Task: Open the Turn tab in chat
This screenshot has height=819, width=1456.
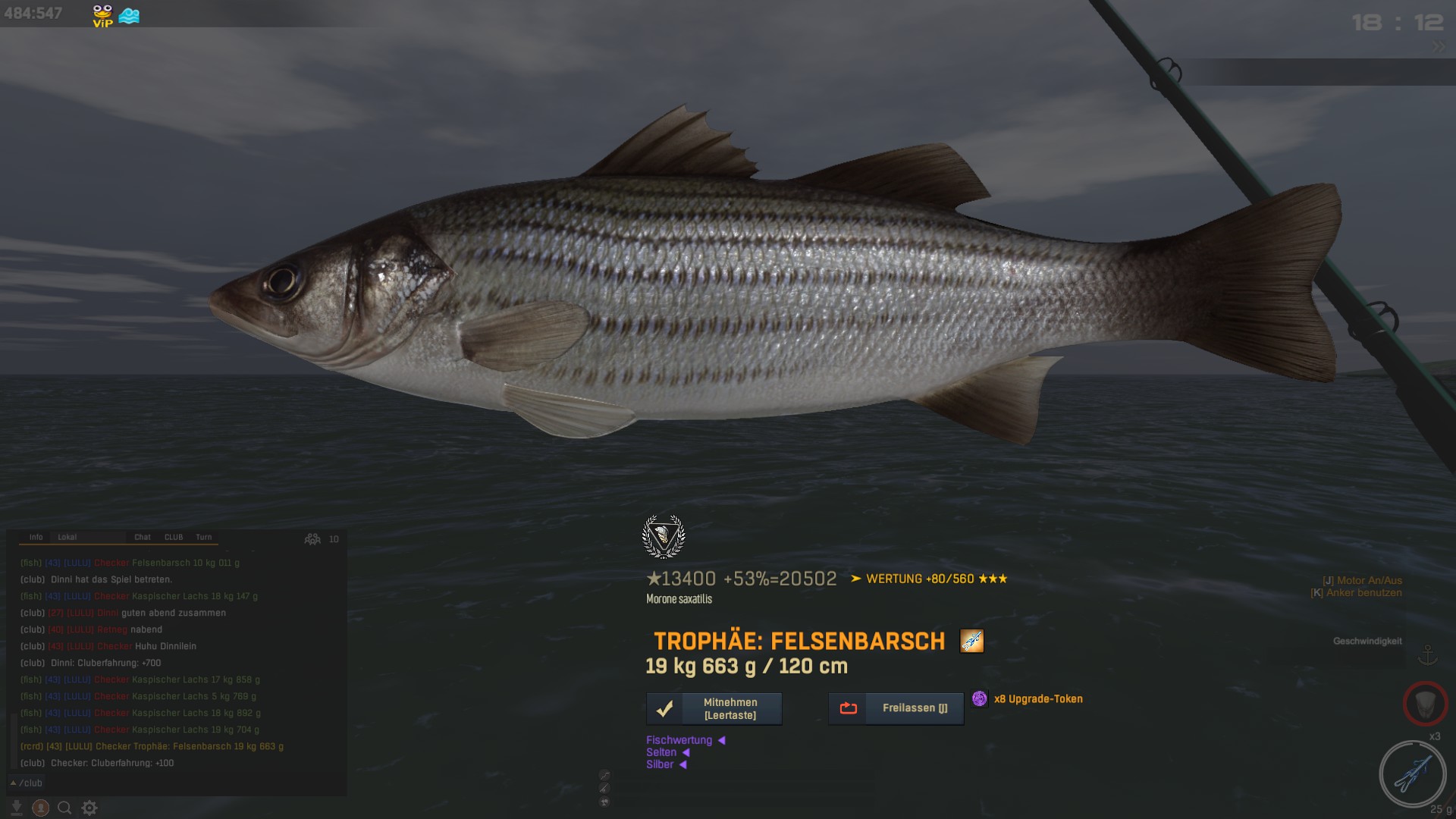Action: [204, 537]
